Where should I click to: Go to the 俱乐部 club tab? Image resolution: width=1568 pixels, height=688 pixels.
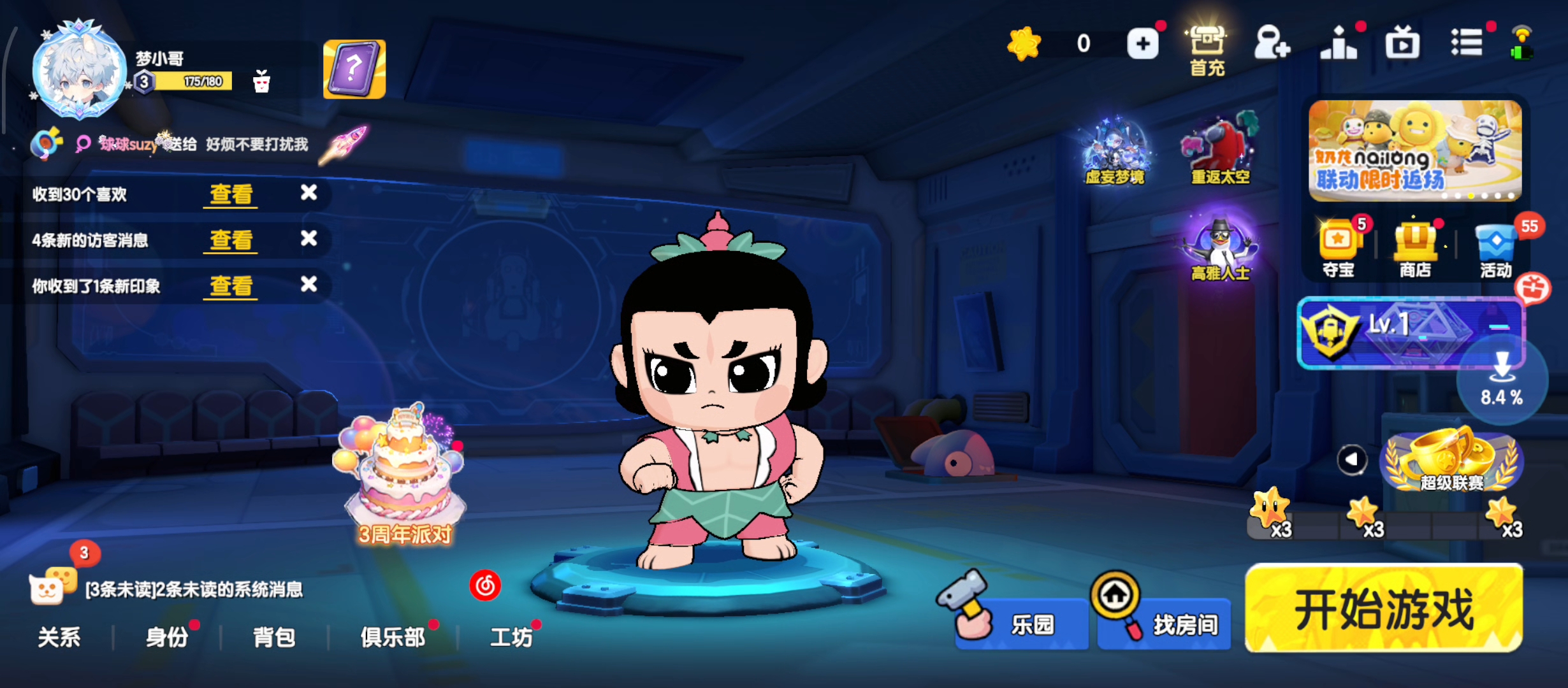coord(393,637)
